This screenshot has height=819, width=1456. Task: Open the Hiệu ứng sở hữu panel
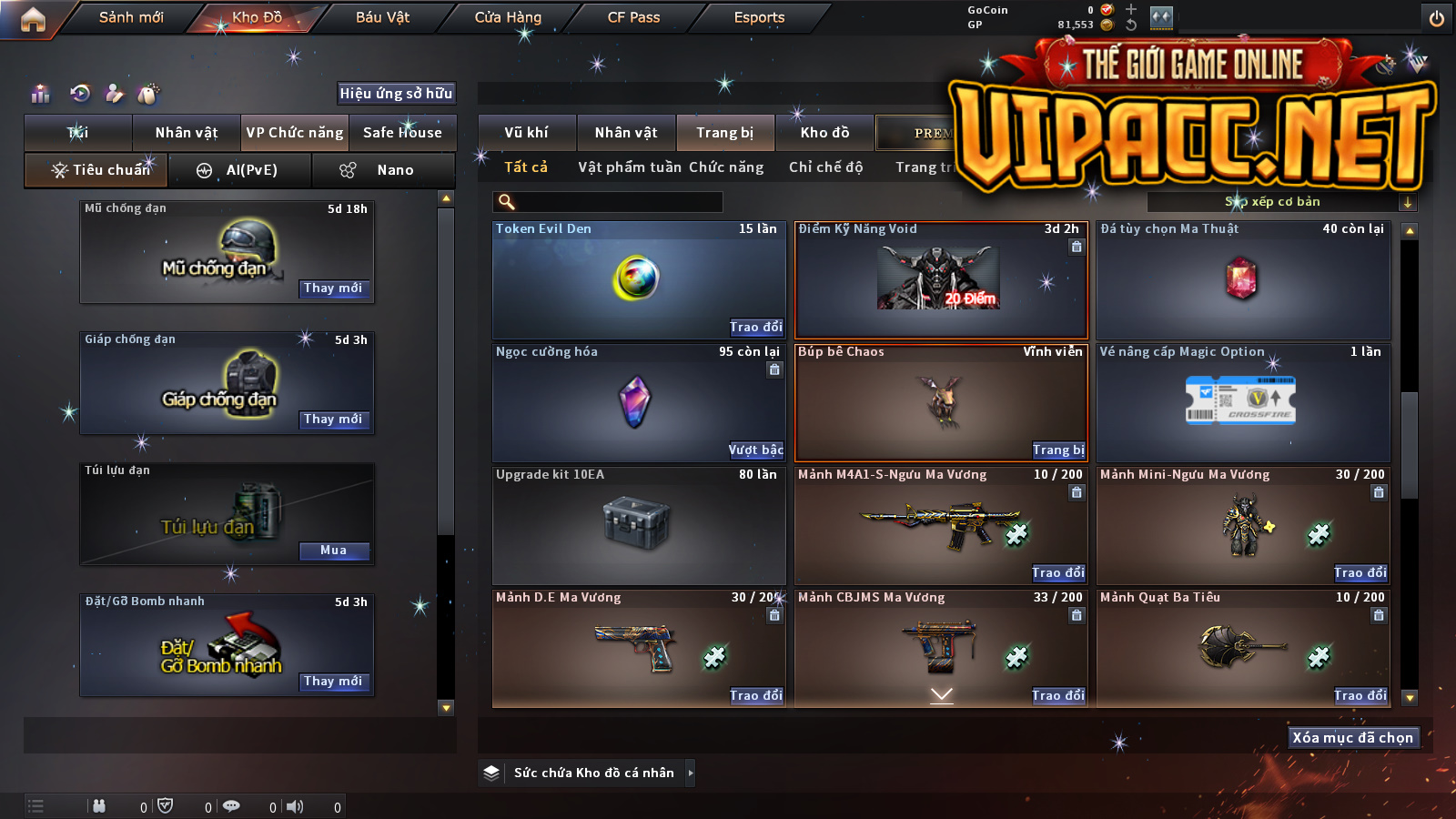pyautogui.click(x=396, y=93)
